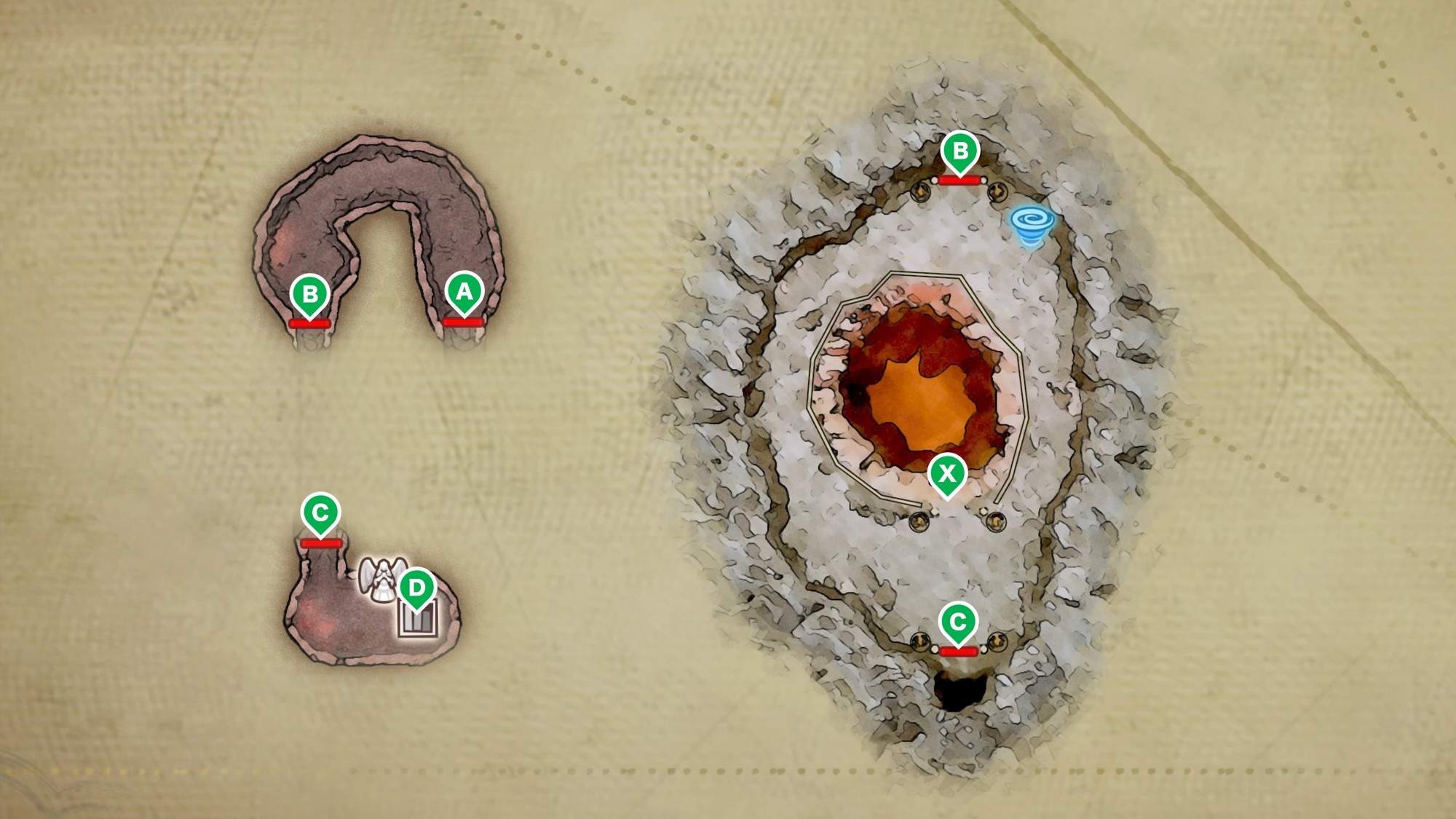
Task: Click marker C at the crater's south gate
Action: click(958, 622)
